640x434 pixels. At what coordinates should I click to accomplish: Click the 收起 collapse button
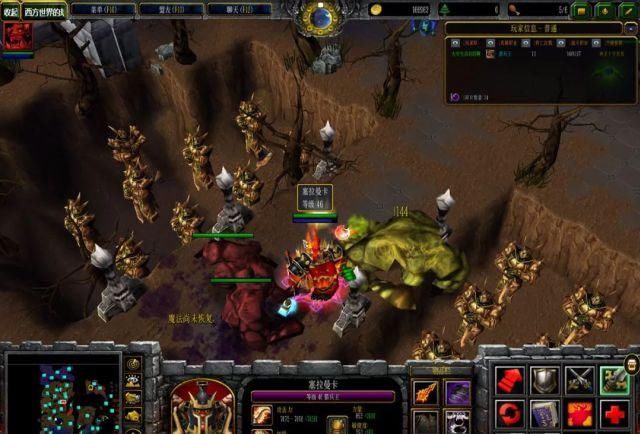point(10,11)
